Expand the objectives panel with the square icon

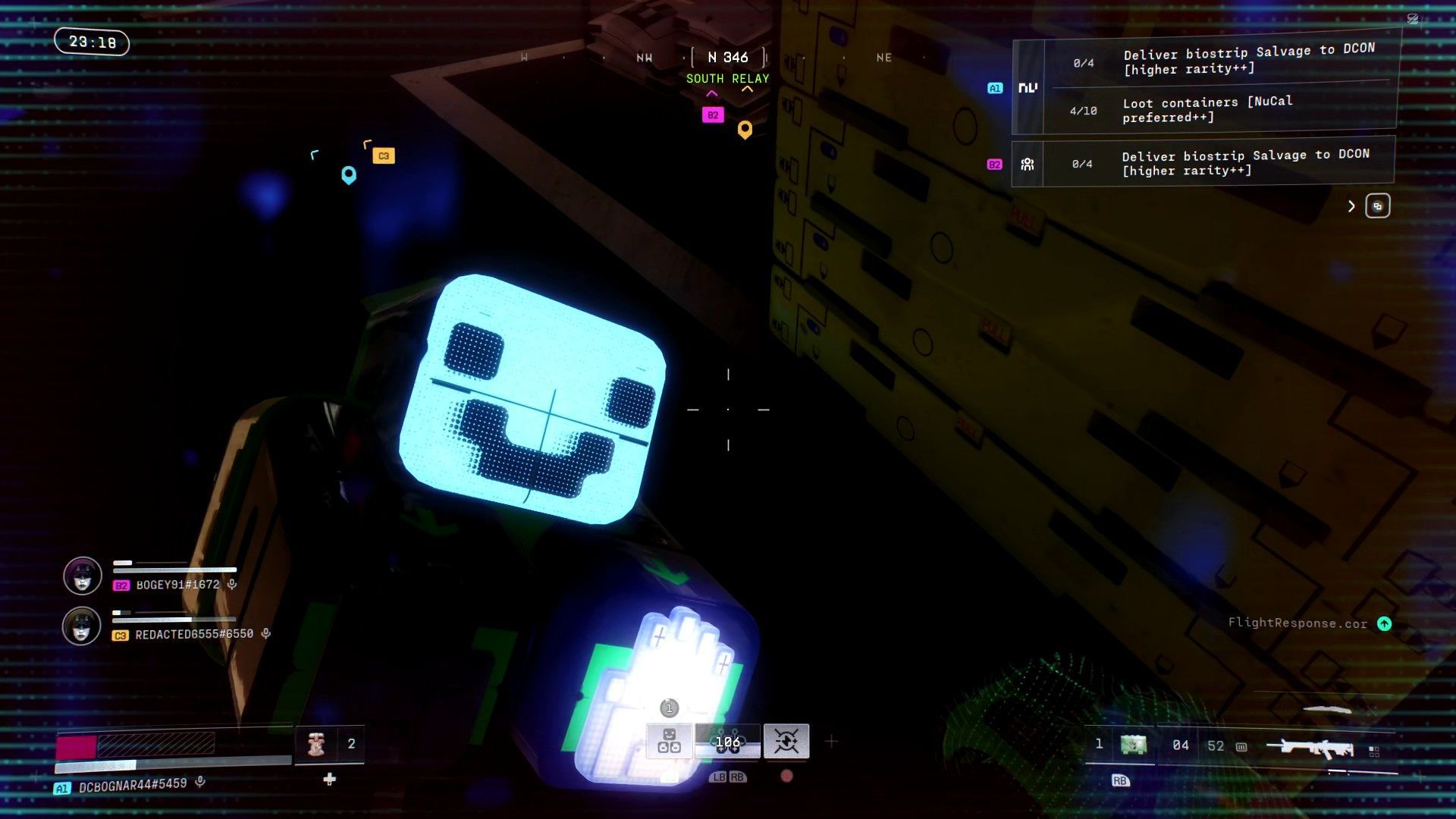click(x=1377, y=206)
